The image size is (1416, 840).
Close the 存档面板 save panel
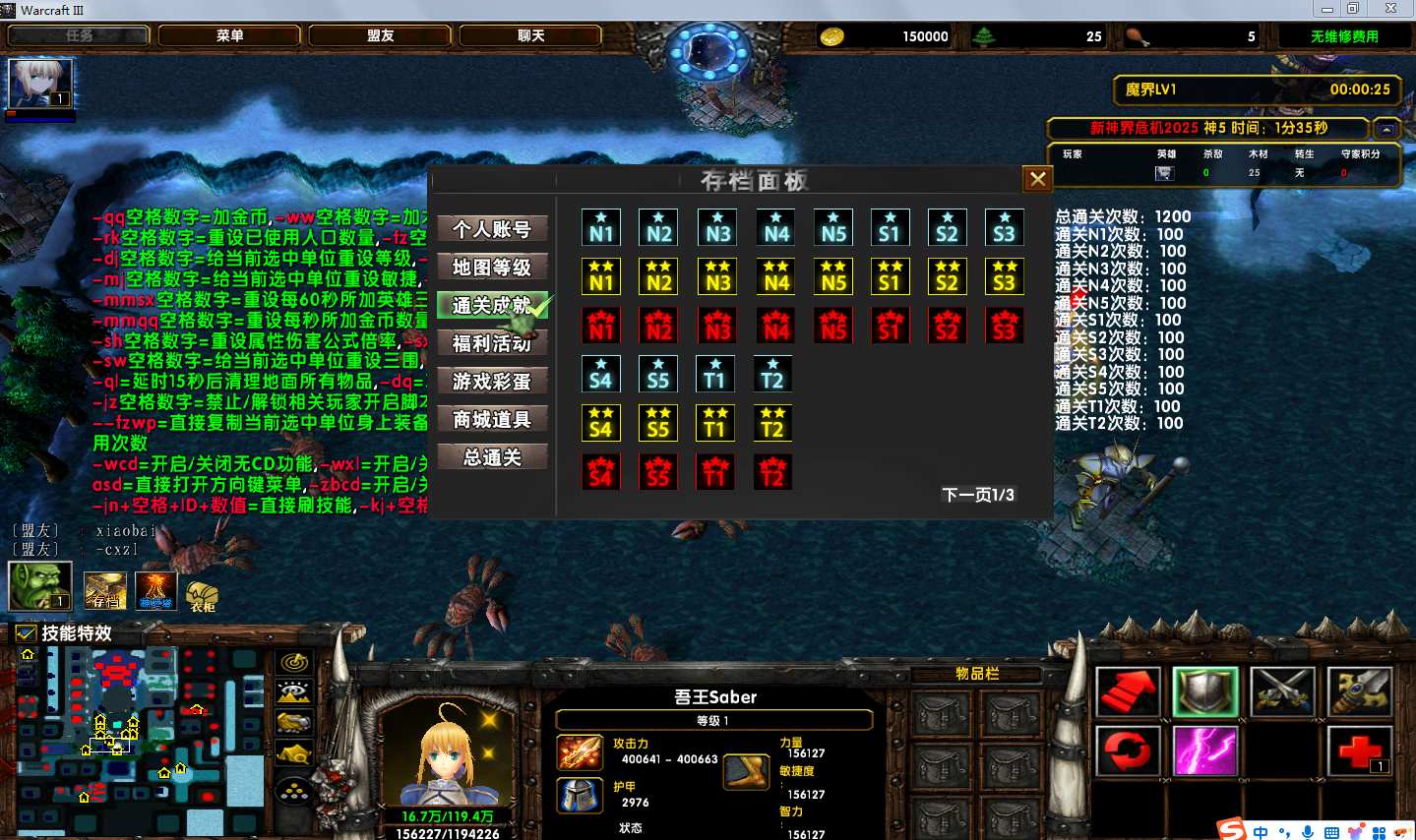(1037, 179)
